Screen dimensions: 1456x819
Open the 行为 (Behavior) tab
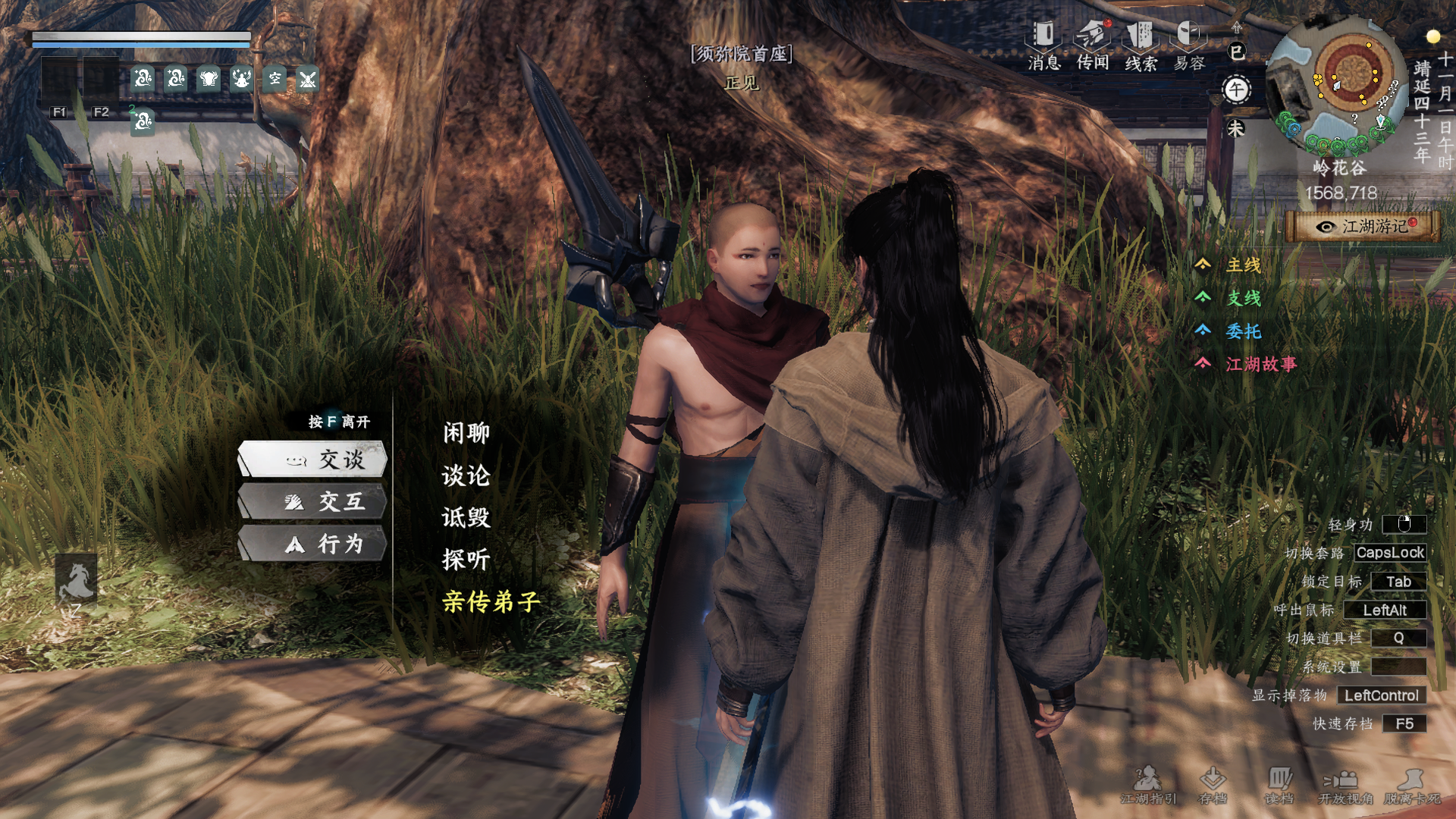(x=313, y=544)
